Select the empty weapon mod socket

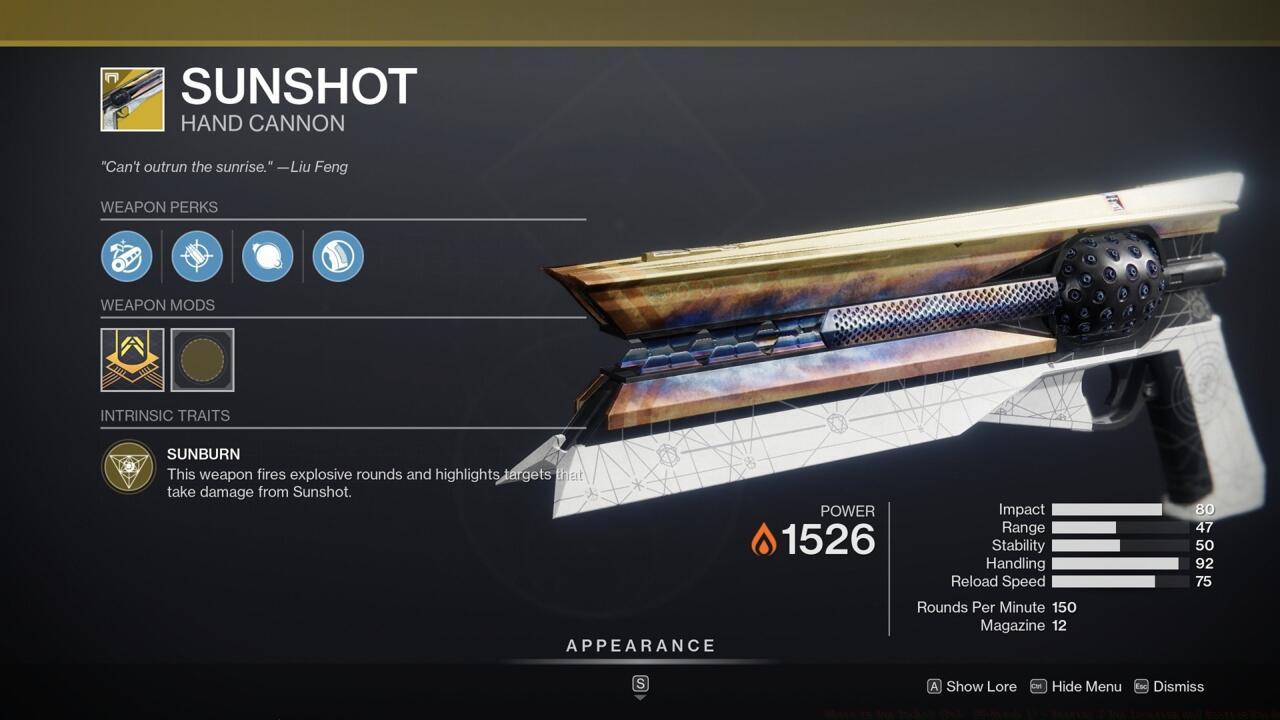pyautogui.click(x=203, y=360)
